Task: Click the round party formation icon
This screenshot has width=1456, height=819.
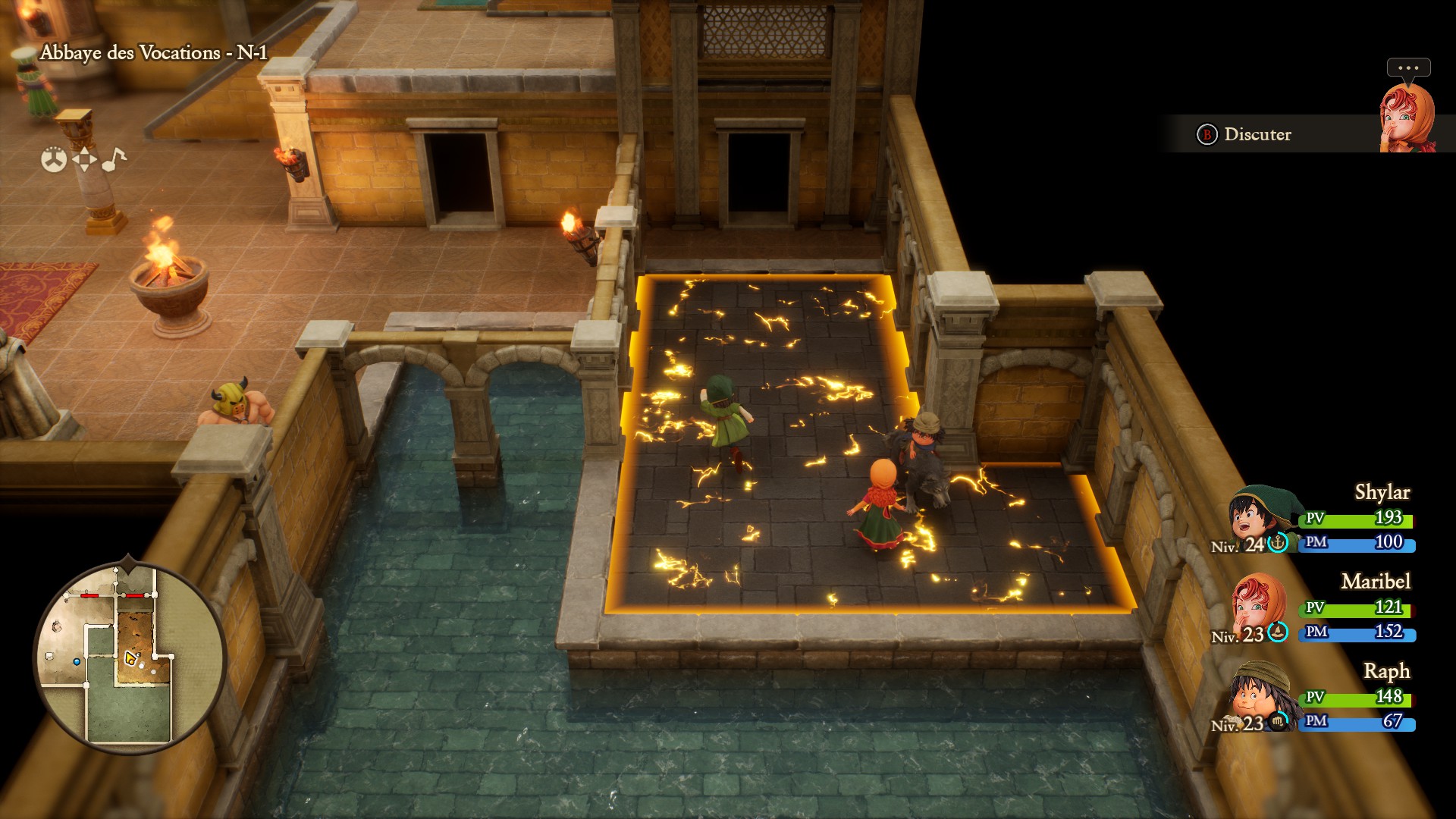Action: pyautogui.click(x=54, y=159)
